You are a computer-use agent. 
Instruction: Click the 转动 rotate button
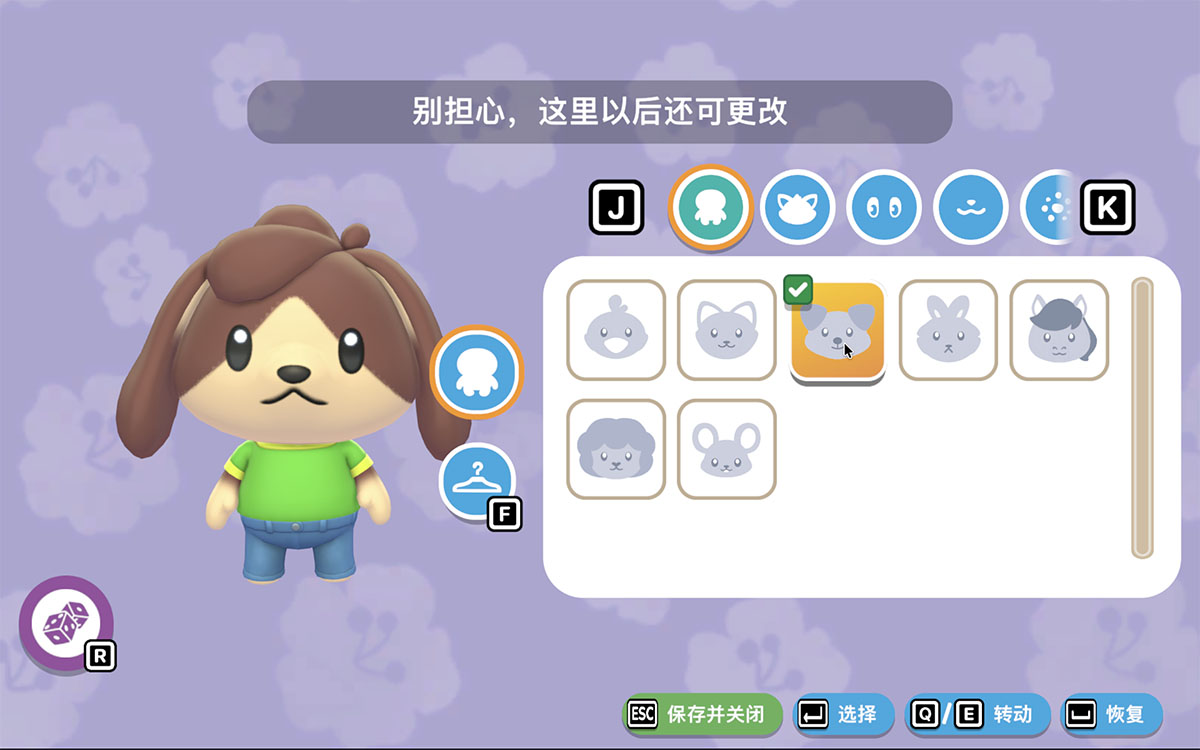[x=978, y=714]
